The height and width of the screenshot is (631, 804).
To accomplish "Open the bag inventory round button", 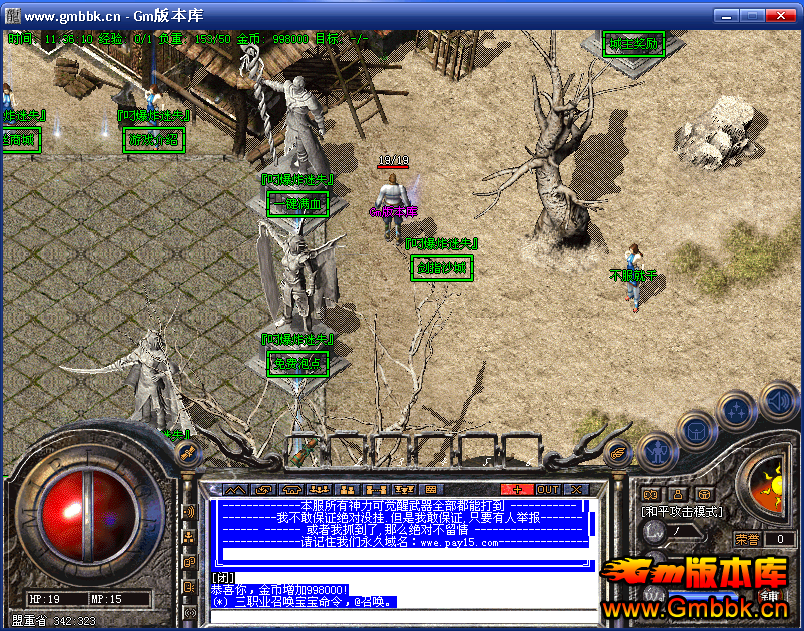I will (x=694, y=431).
